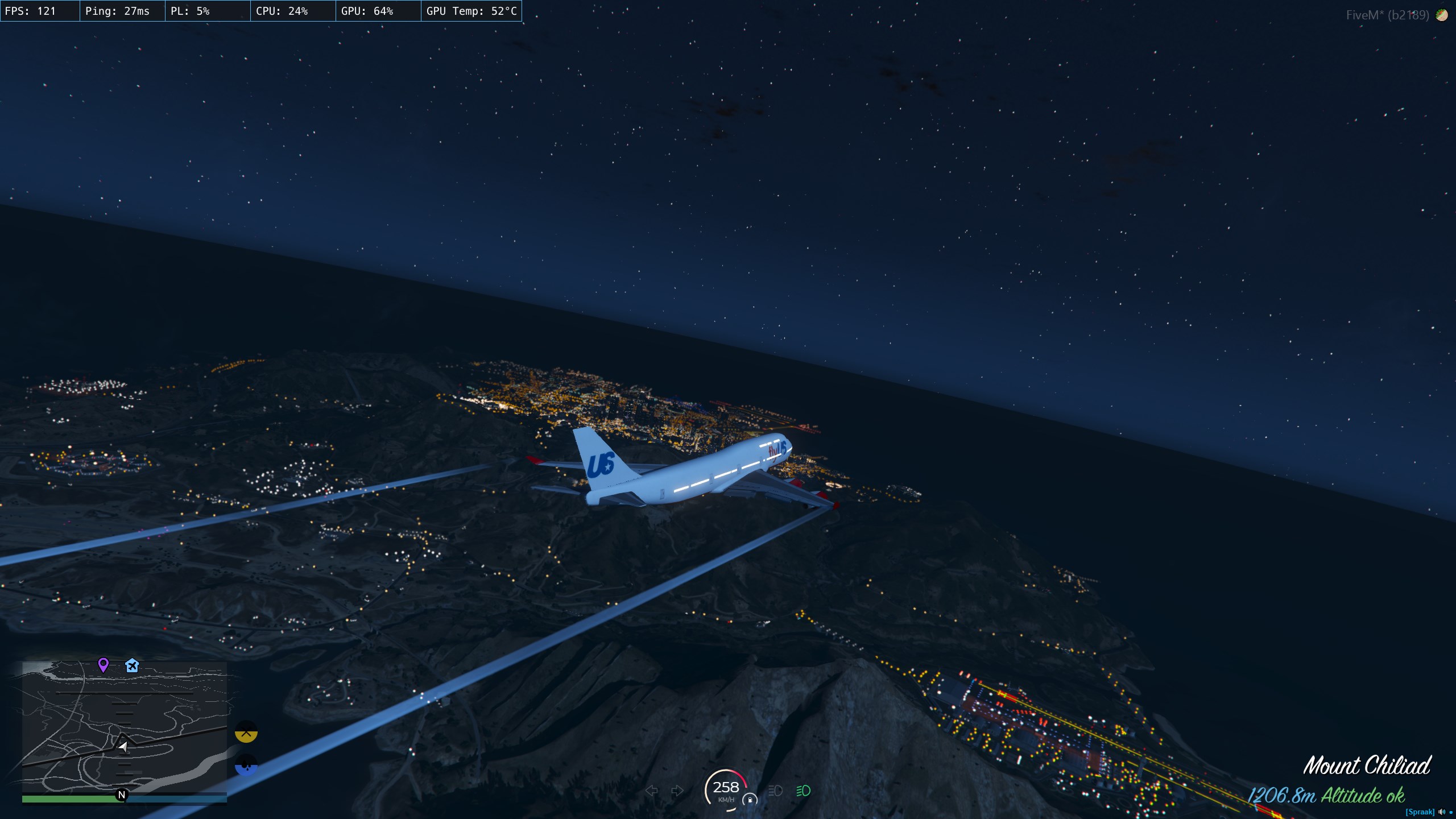This screenshot has width=1456, height=819.
Task: Select the blue airplane hangar marker
Action: (132, 665)
